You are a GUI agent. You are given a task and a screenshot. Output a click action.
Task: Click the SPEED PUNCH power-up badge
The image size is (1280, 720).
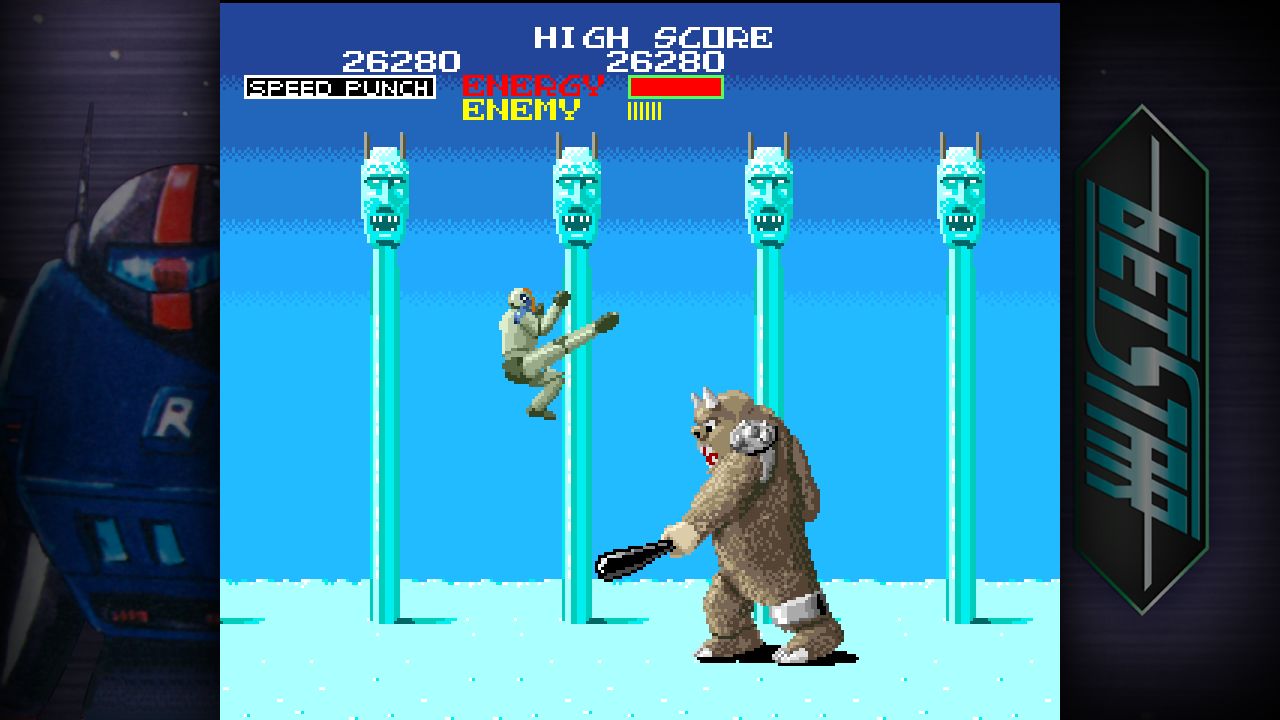340,88
